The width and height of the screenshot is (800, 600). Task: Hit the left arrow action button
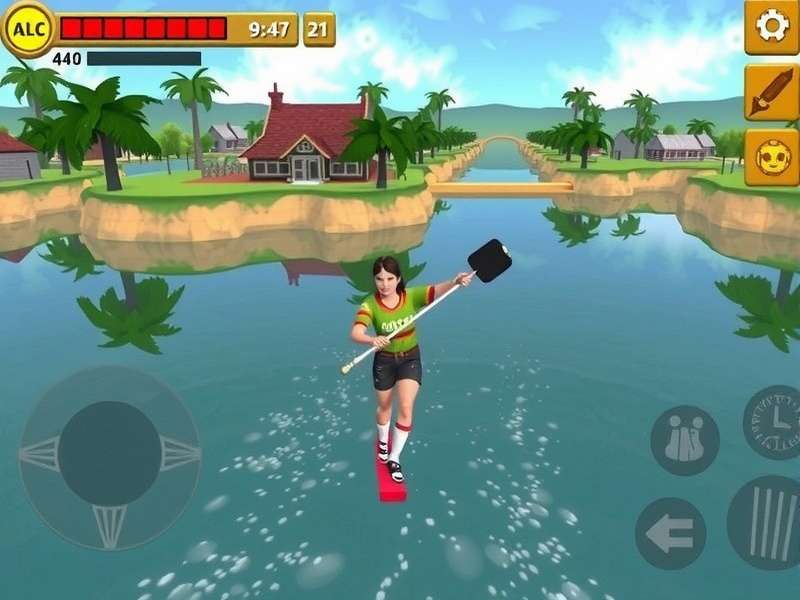[x=670, y=533]
